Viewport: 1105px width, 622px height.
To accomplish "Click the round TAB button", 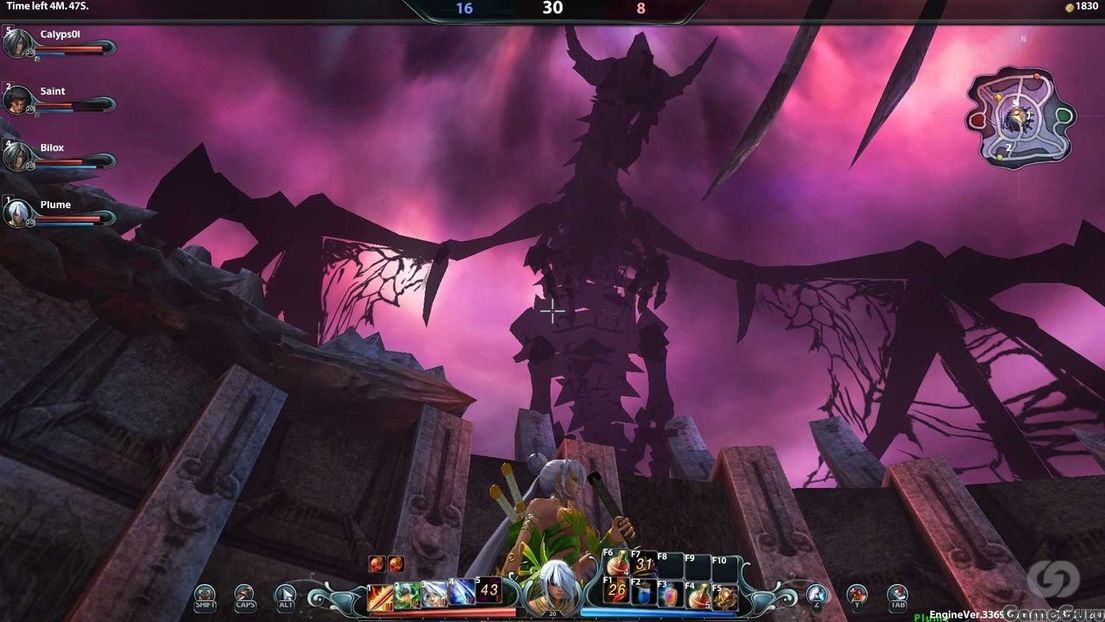I will 897,596.
